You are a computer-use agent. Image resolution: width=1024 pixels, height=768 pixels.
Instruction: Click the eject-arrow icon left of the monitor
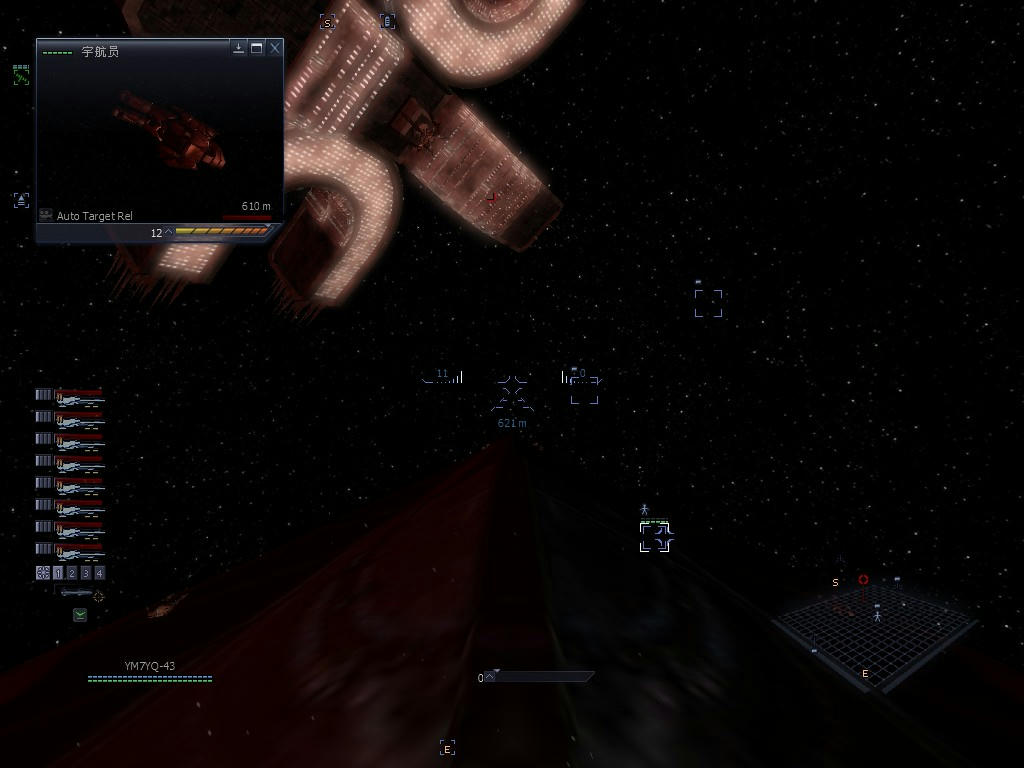(21, 200)
